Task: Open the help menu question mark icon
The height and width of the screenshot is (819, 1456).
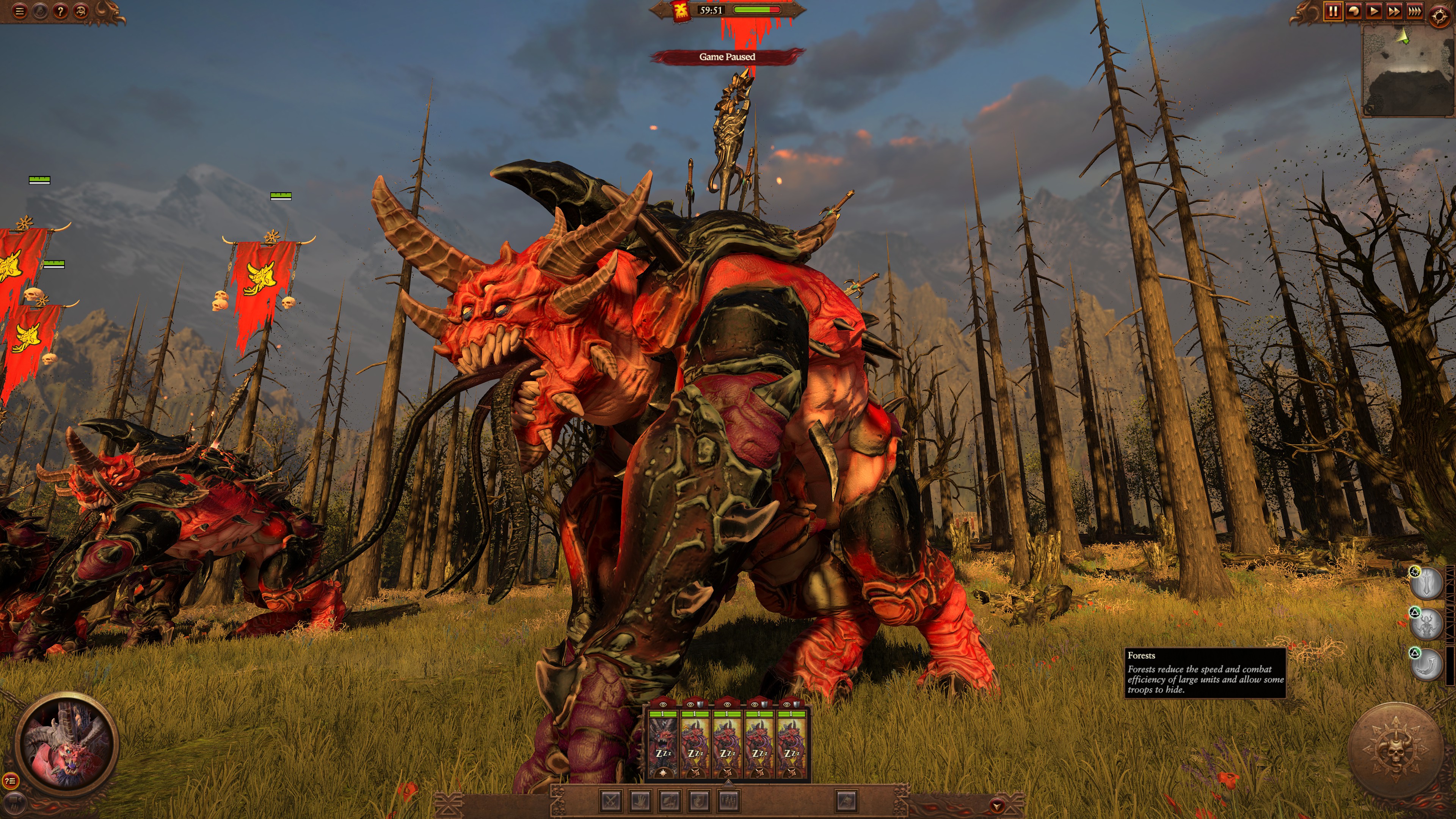Action: 60,11
